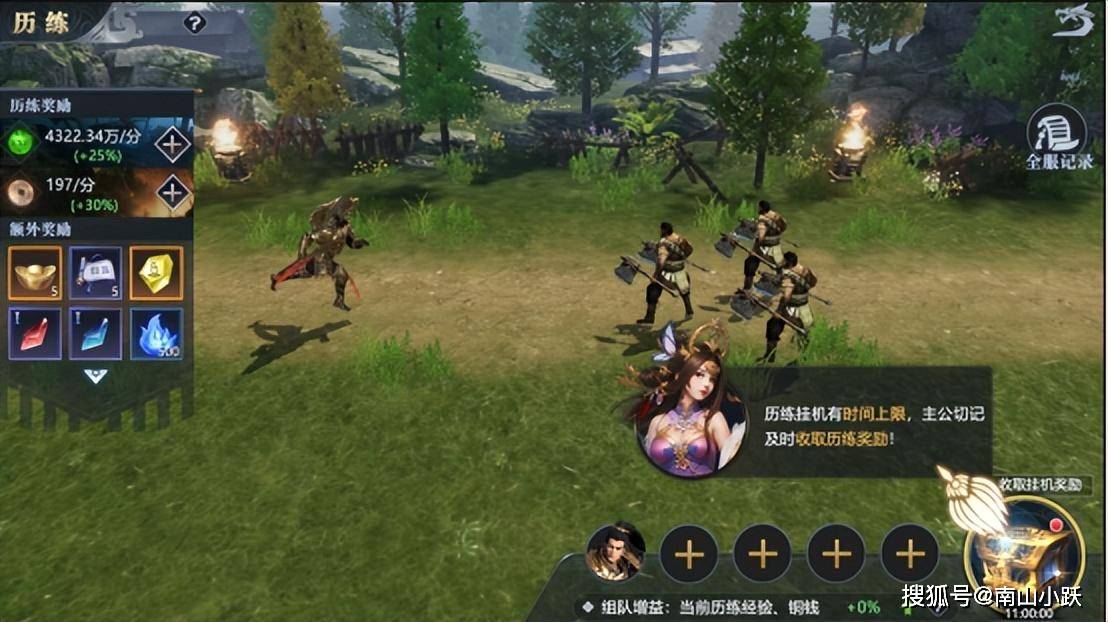This screenshot has height=622, width=1108.
Task: Select the gold ingot reward slot
Action: [35, 273]
